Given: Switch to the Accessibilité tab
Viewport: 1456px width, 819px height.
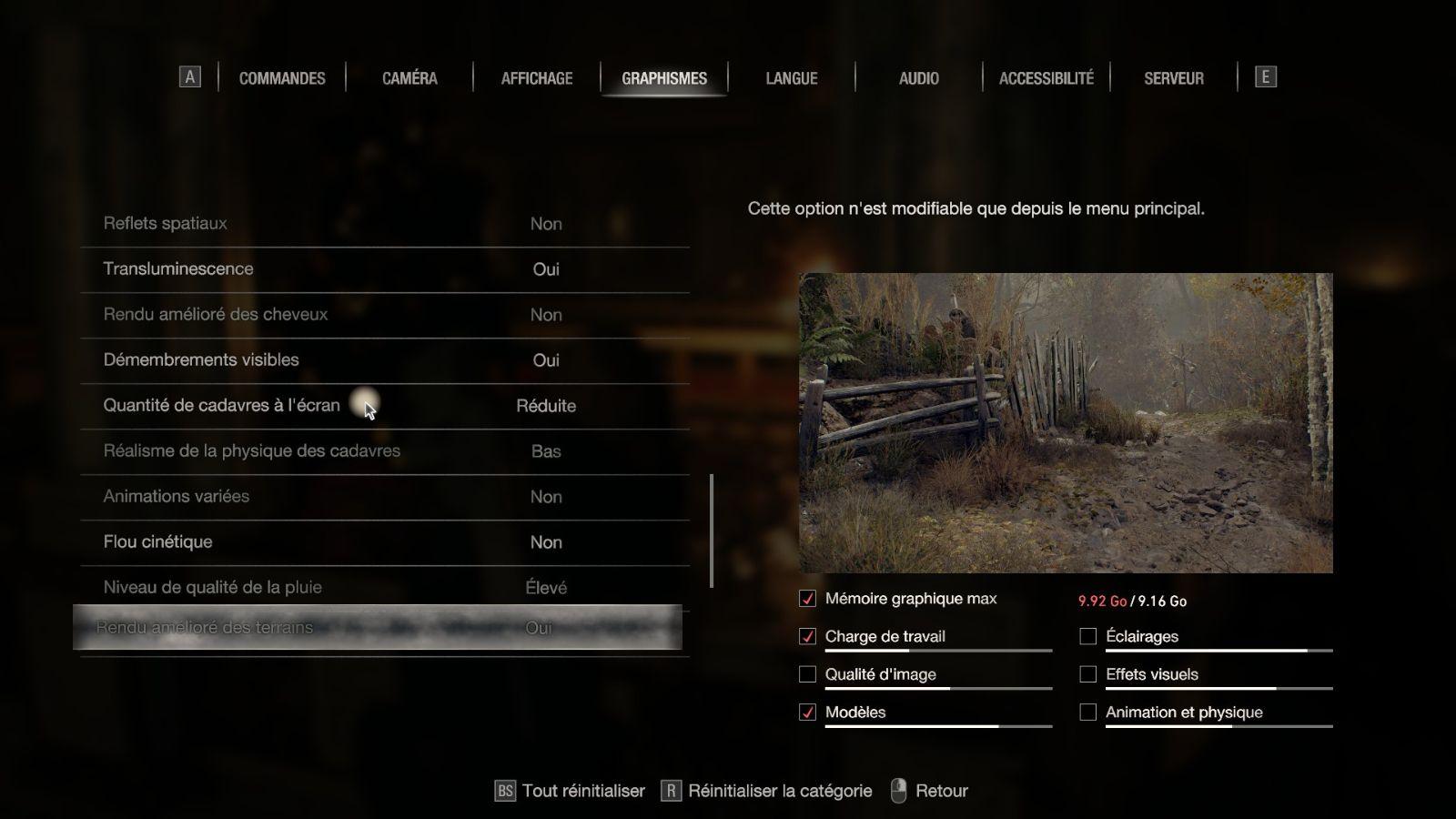Looking at the screenshot, I should [1046, 78].
